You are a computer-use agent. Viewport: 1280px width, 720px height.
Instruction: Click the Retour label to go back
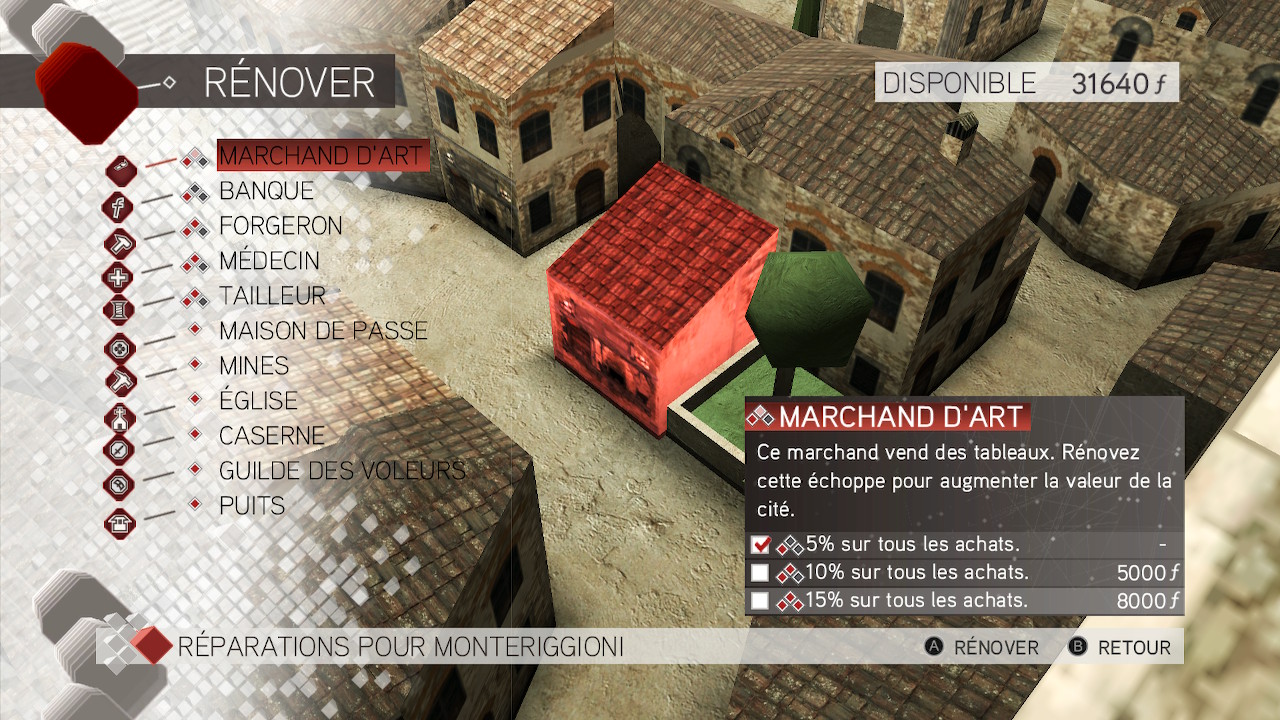[1133, 647]
